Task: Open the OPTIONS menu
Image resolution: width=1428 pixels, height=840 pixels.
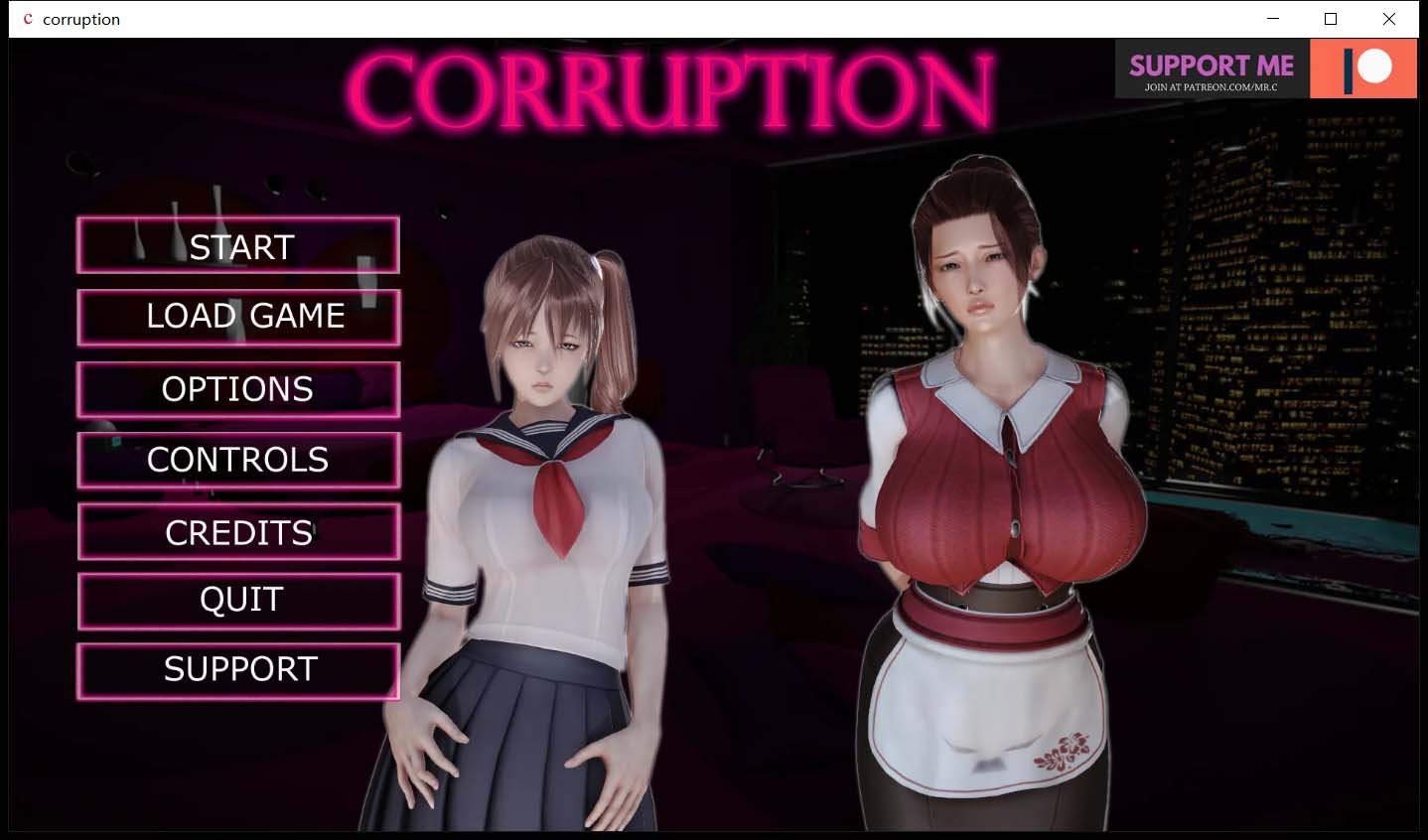Action: [x=238, y=388]
